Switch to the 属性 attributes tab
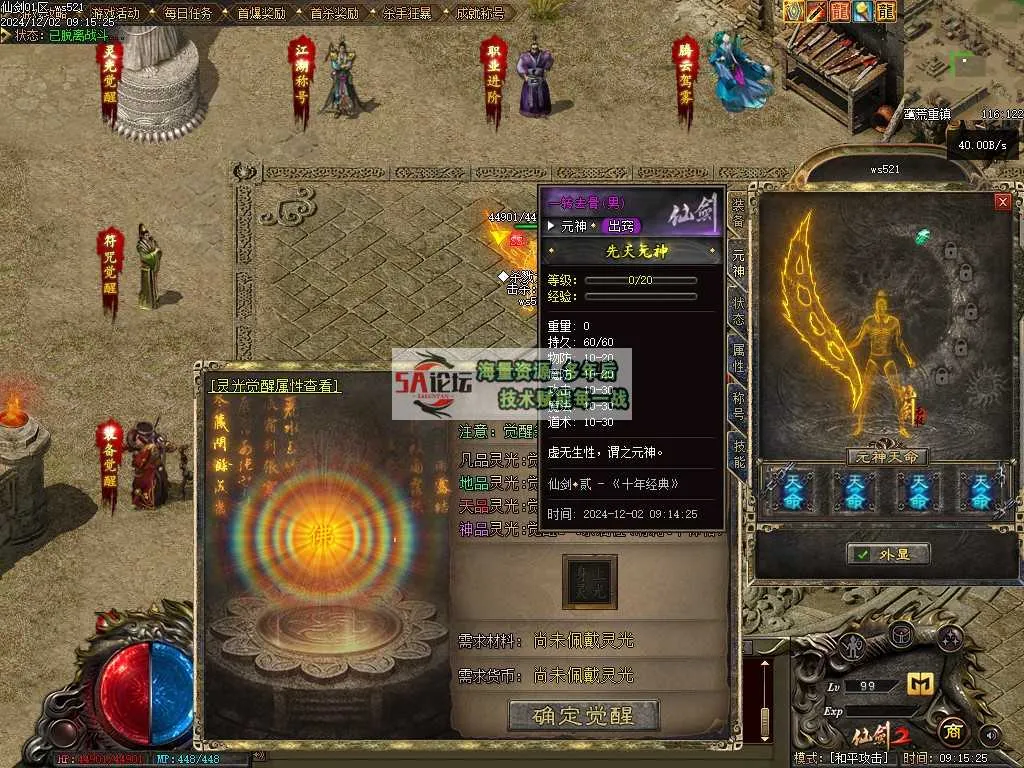The height and width of the screenshot is (768, 1024). point(738,357)
